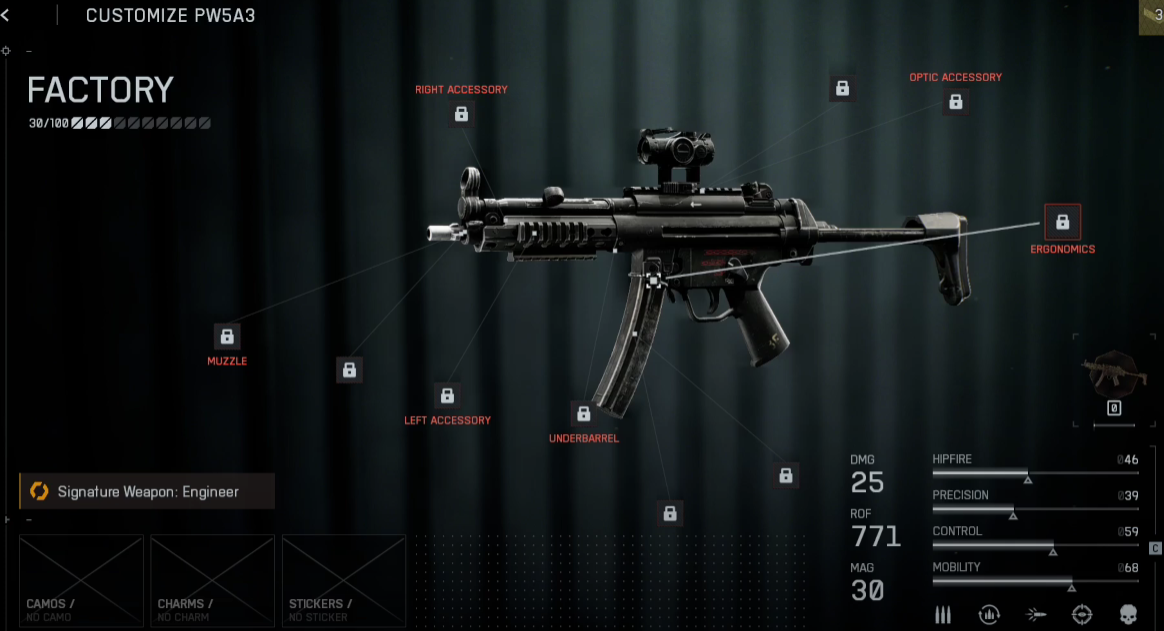Click the Signature Weapon: Engineer banner
The image size is (1164, 631).
[147, 491]
